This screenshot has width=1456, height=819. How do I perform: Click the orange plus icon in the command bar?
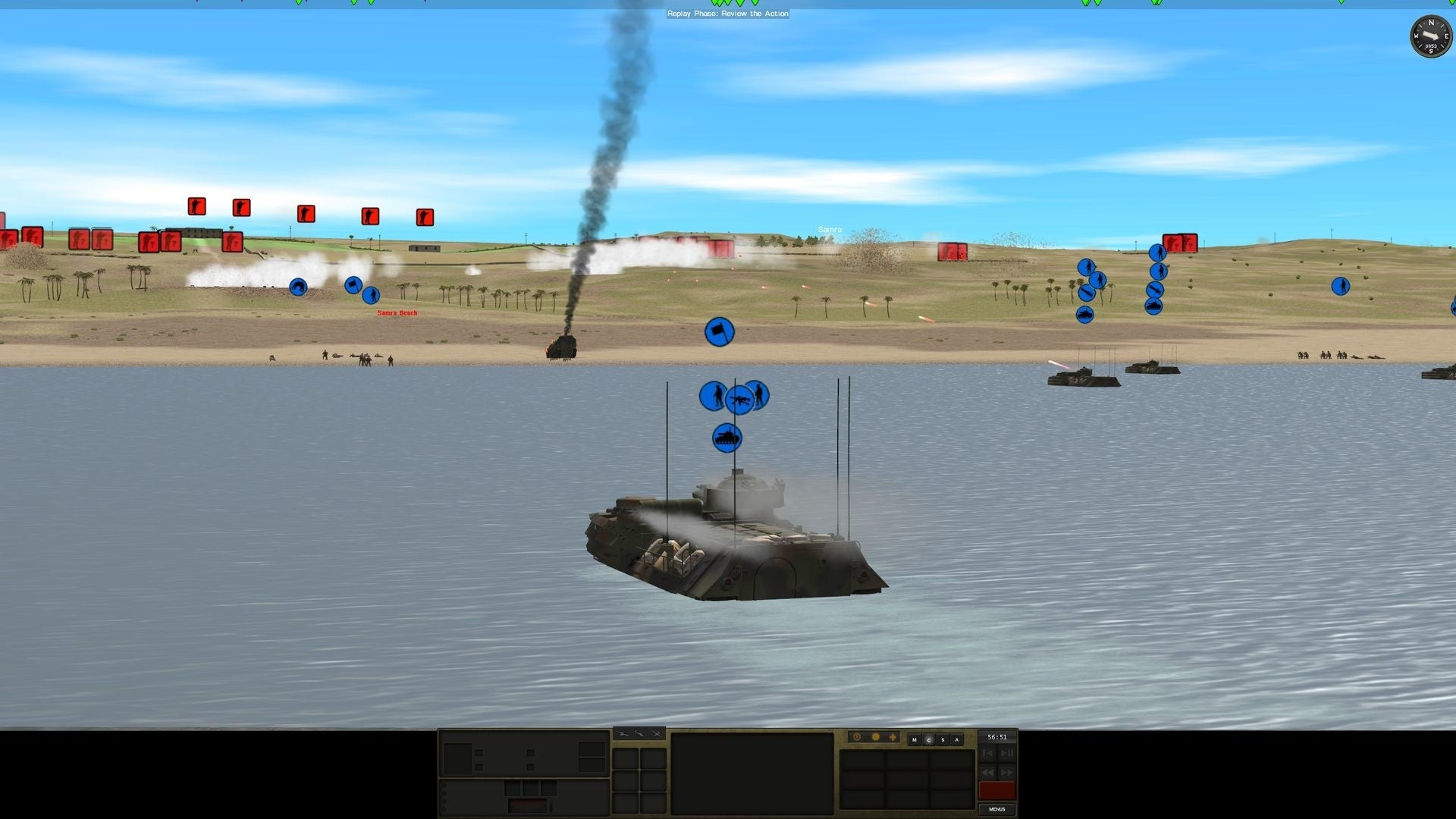point(893,737)
